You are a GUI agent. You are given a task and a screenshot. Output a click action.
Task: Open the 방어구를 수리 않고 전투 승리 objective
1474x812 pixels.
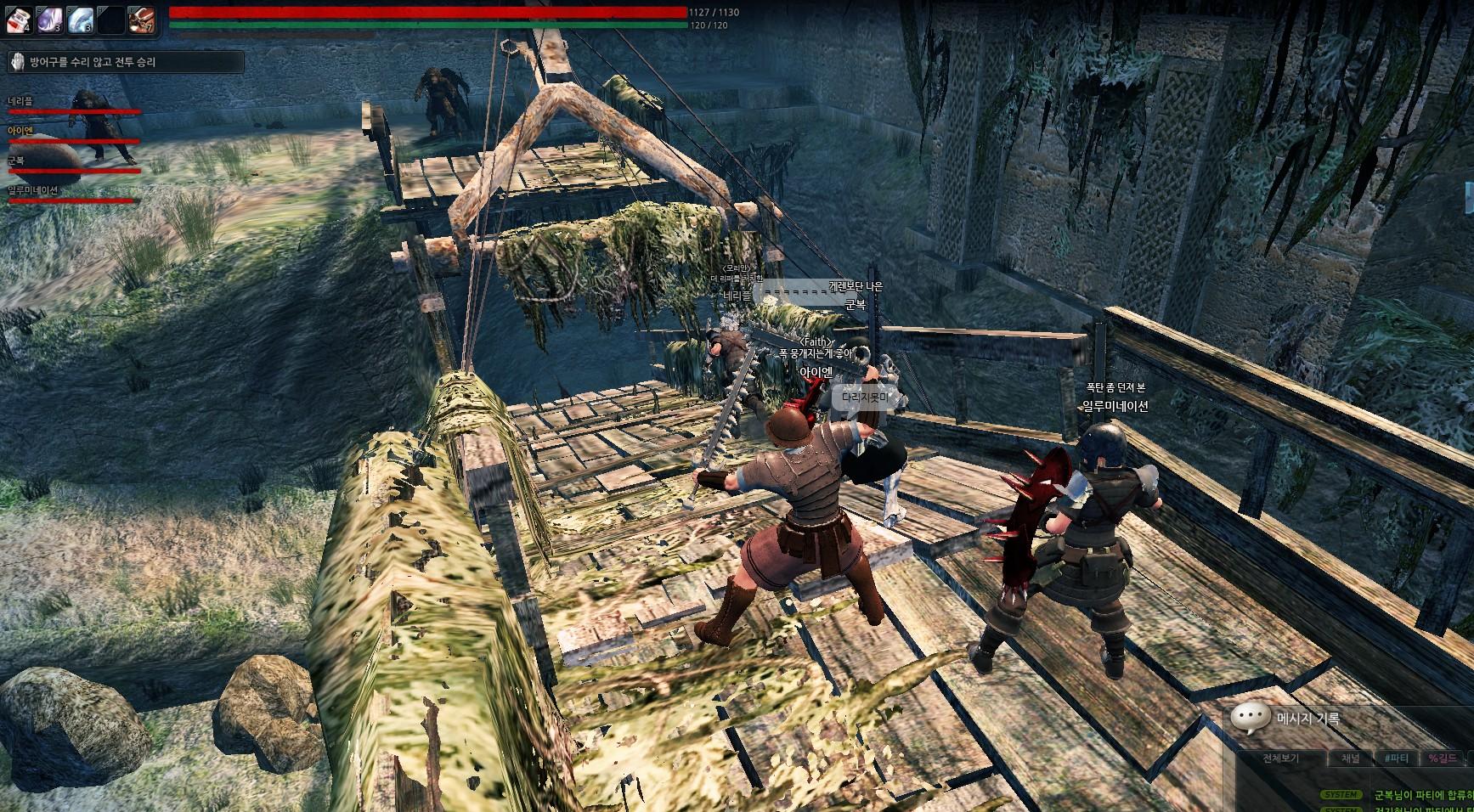(x=125, y=62)
